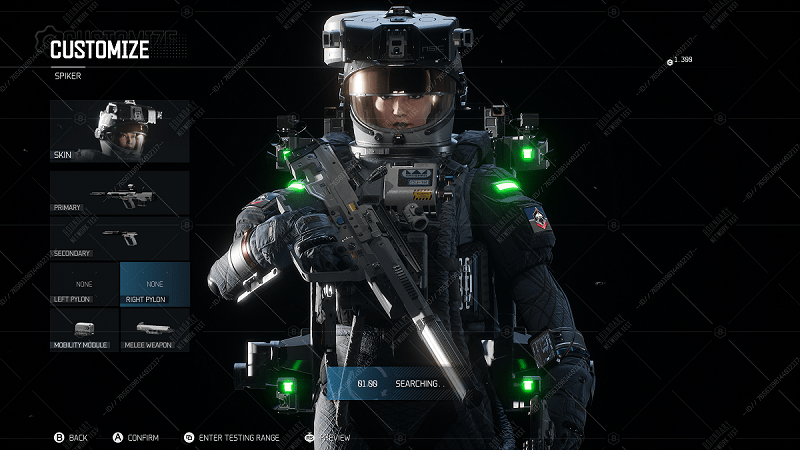Select the Primary weapon slot

click(x=120, y=192)
